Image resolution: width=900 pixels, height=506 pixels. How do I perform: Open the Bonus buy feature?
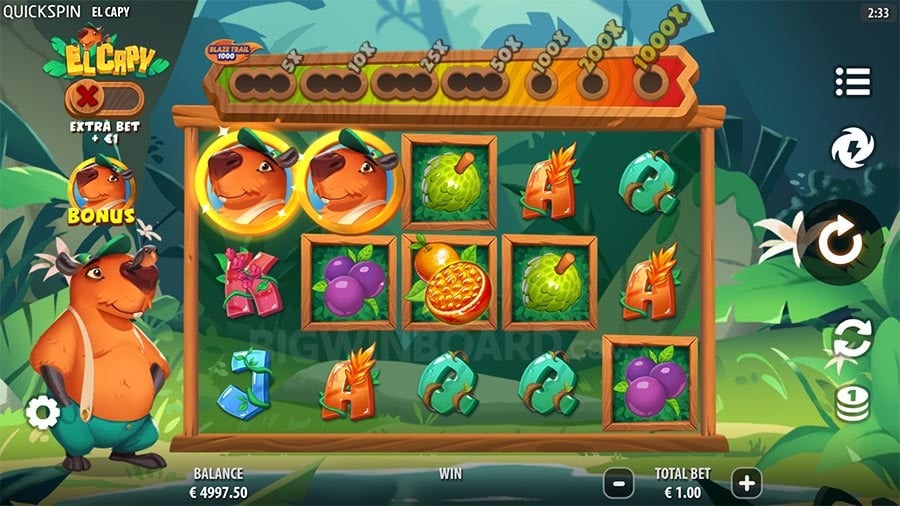(103, 190)
